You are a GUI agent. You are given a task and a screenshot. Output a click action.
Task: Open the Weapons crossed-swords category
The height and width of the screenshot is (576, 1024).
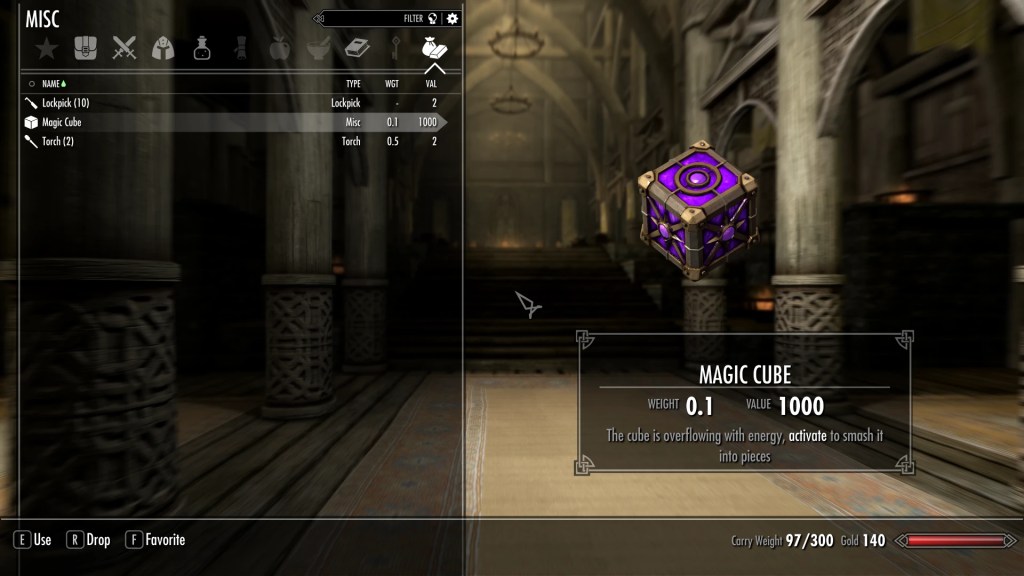[124, 47]
